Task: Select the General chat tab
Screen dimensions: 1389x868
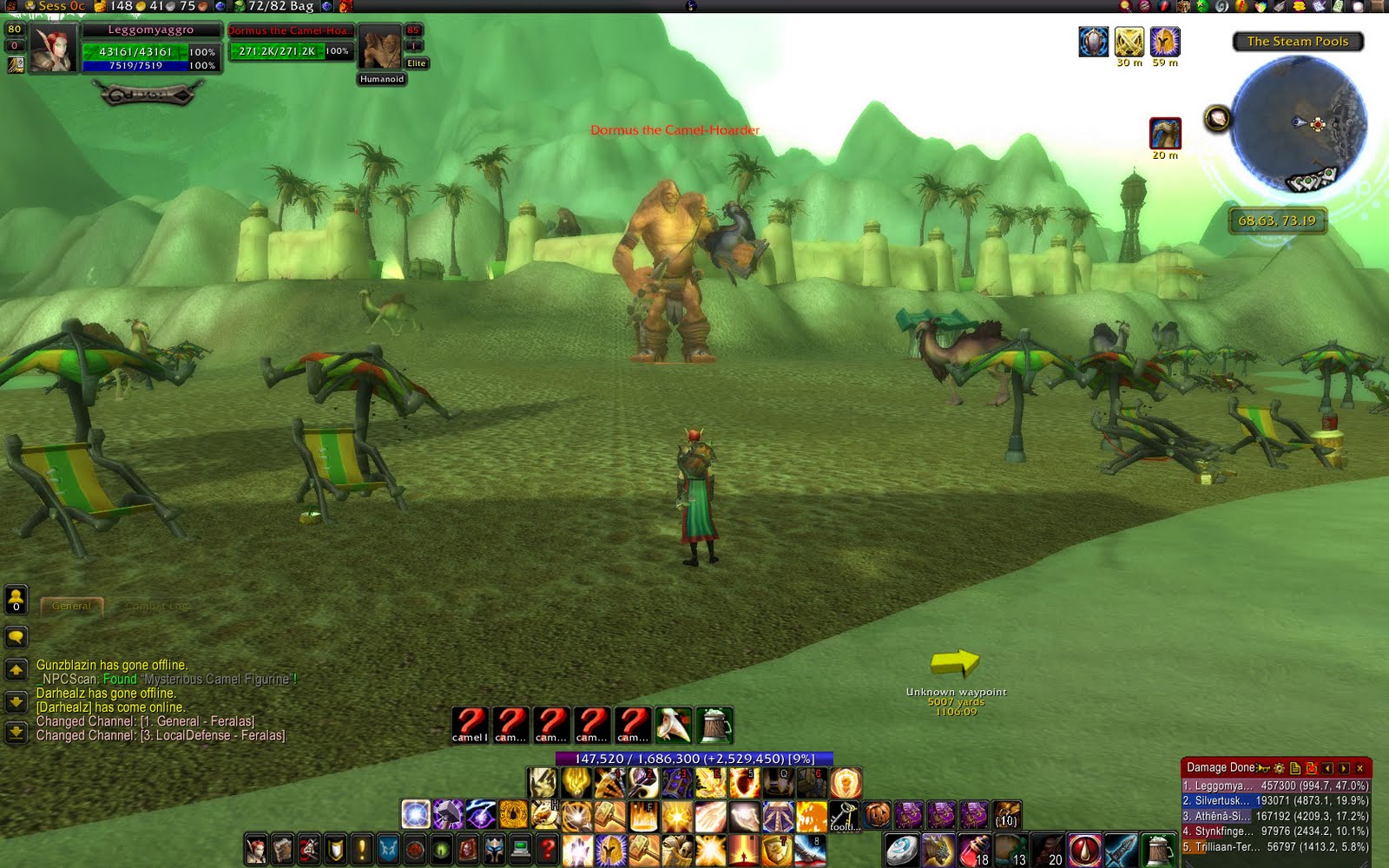Action: 72,607
